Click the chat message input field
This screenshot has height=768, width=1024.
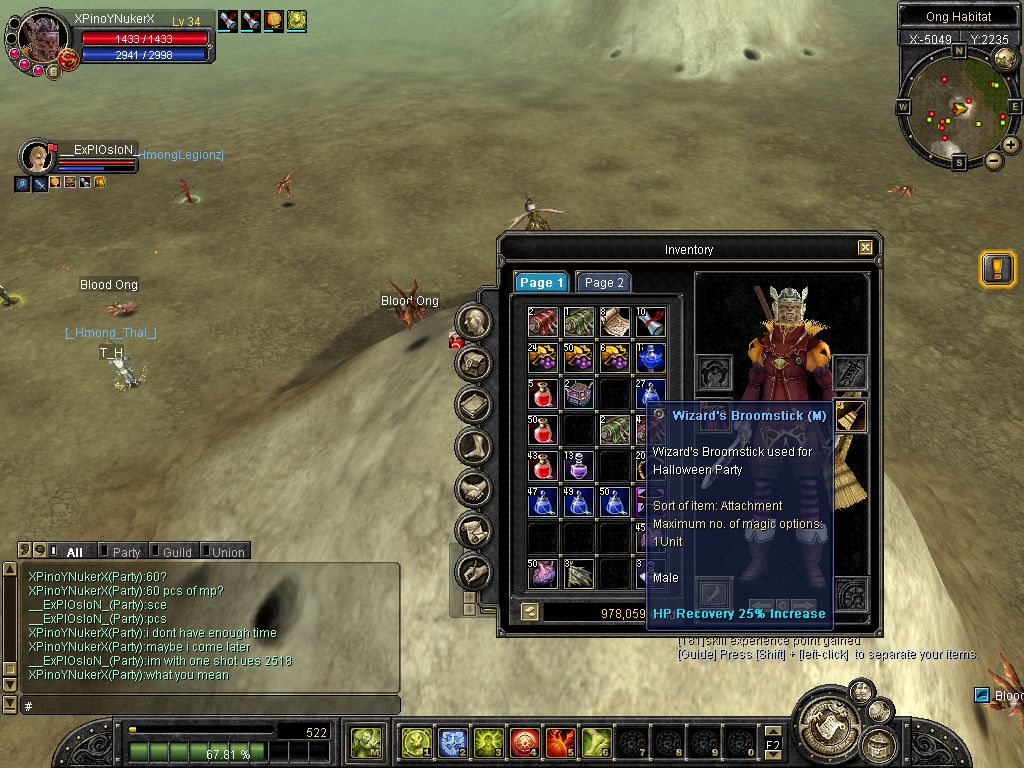pyautogui.click(x=210, y=706)
